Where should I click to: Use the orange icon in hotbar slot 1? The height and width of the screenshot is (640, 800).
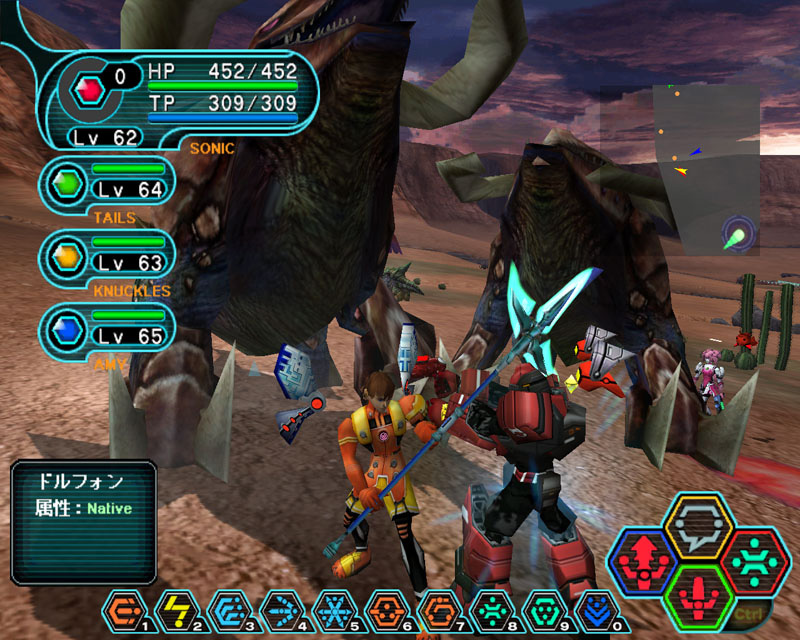point(122,609)
